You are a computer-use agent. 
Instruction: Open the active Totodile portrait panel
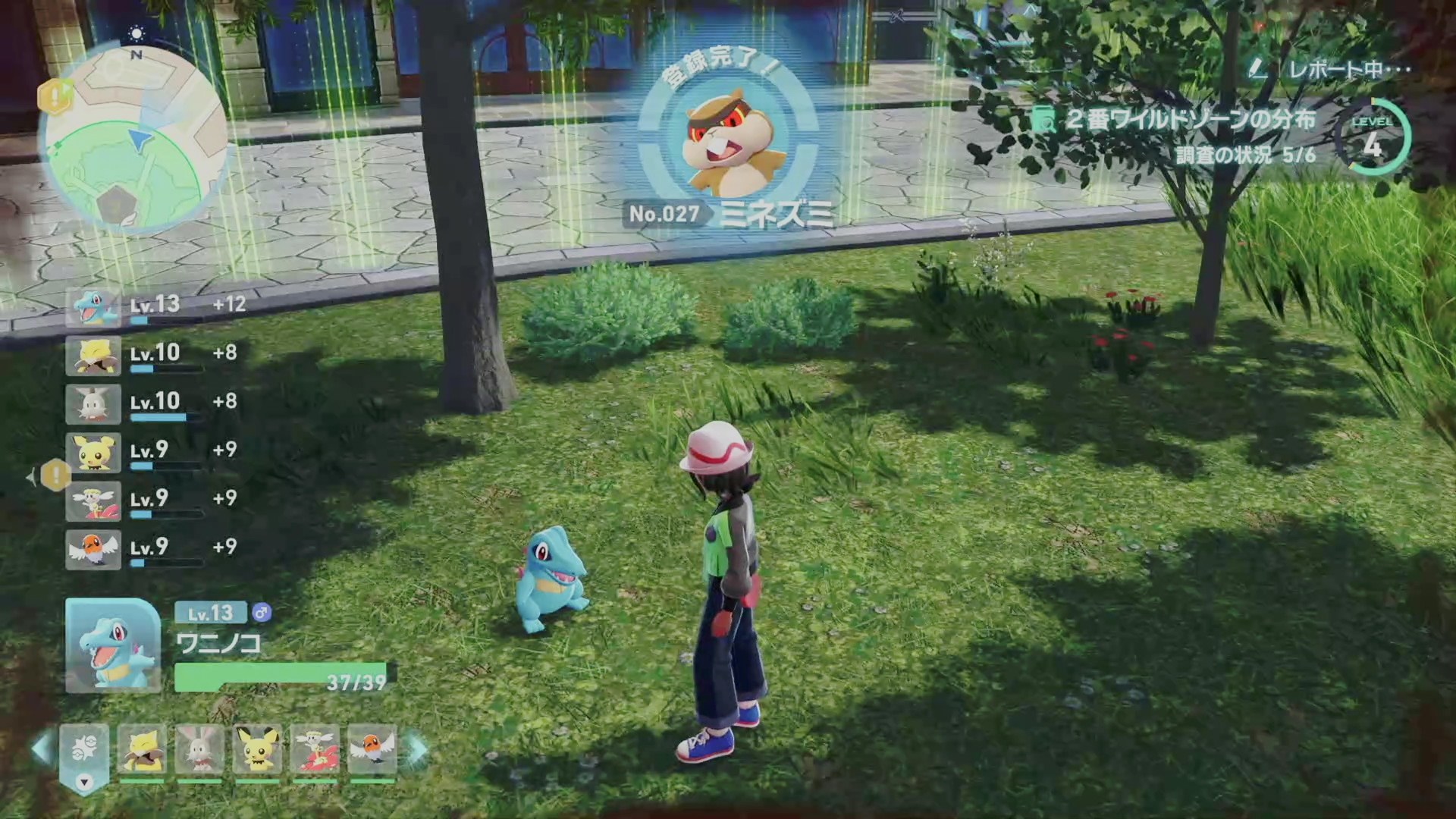click(x=113, y=645)
